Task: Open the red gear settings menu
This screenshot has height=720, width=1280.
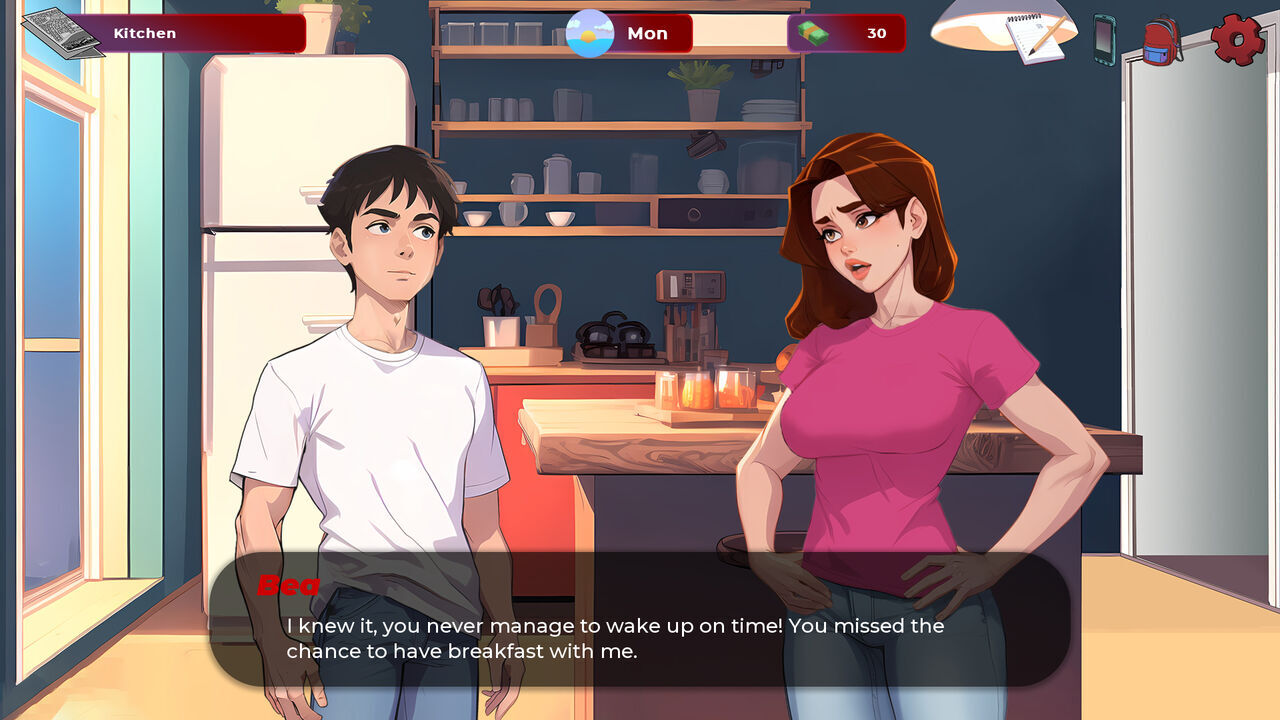Action: 1237,39
